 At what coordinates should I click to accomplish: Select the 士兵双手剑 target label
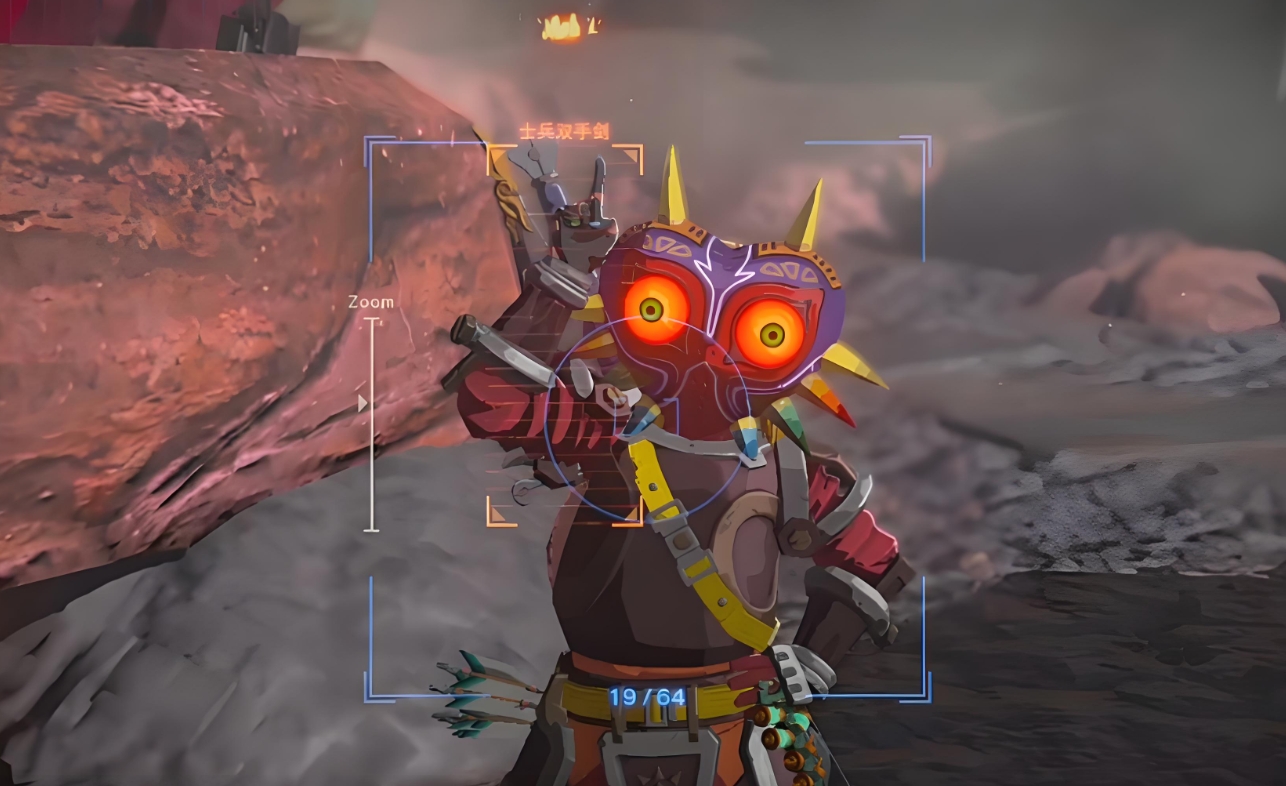pyautogui.click(x=564, y=131)
